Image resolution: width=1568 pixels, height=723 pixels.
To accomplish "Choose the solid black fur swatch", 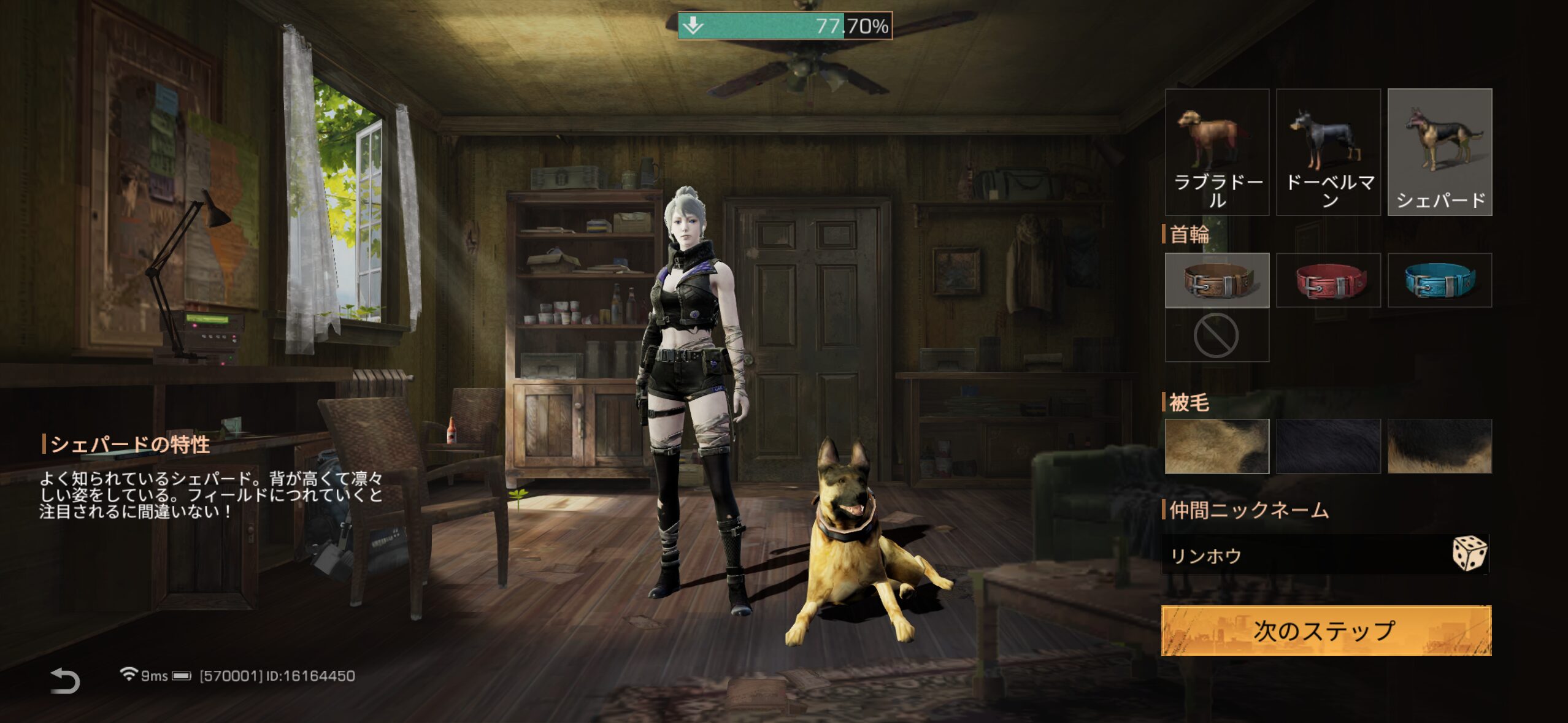I will click(1328, 446).
